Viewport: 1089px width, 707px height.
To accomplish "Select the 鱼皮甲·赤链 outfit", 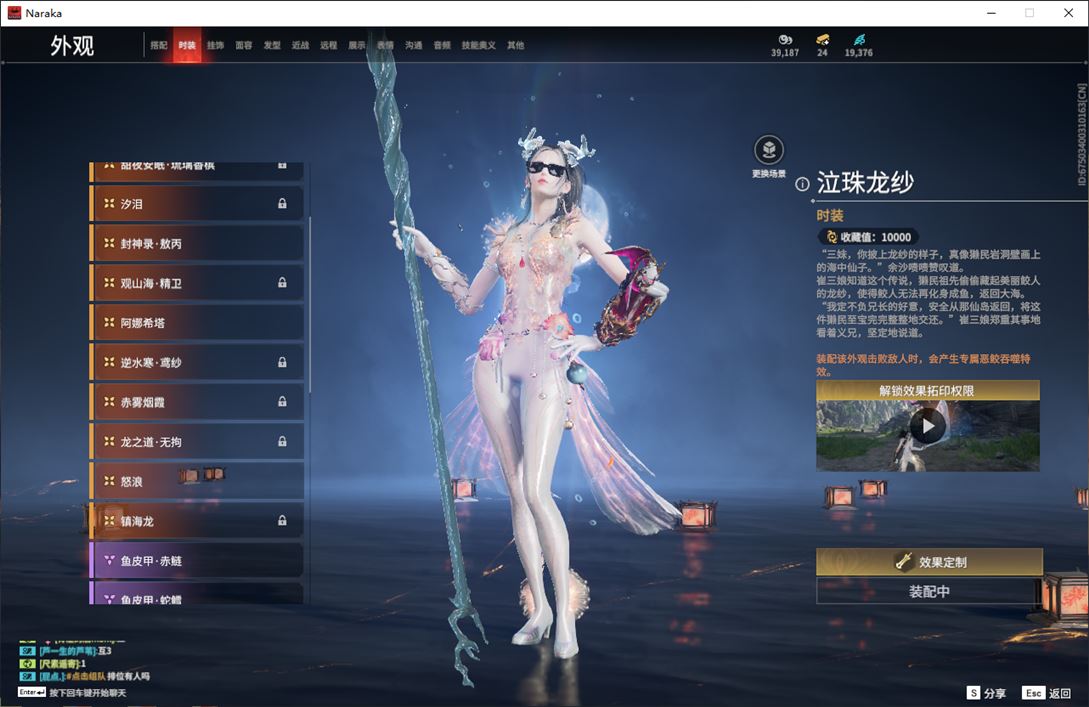I will [197, 560].
